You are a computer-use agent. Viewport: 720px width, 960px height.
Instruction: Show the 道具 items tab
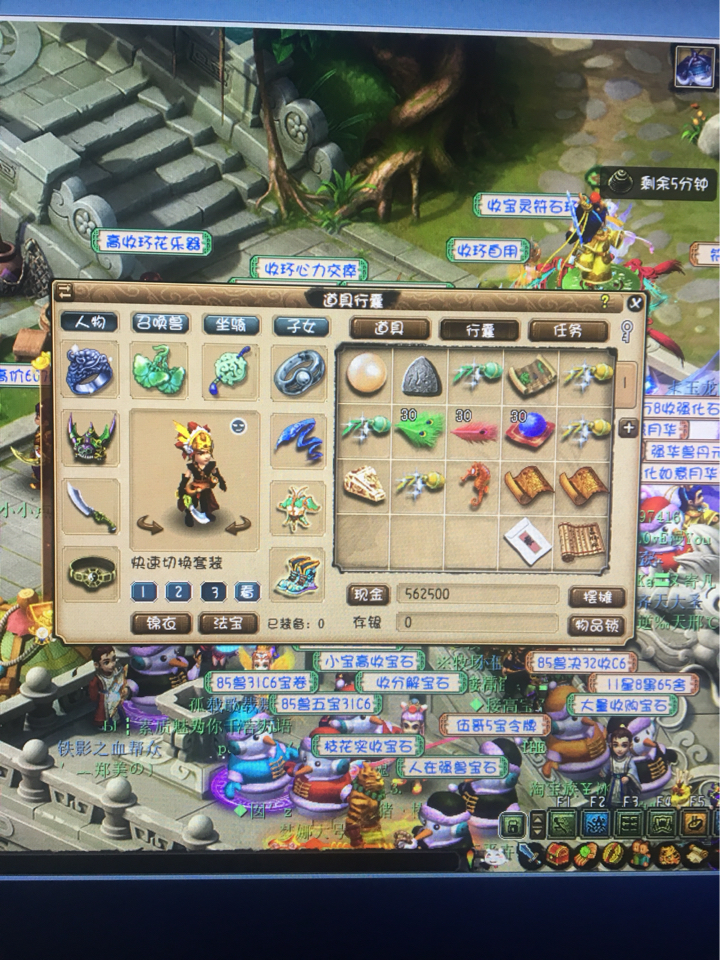click(x=390, y=329)
